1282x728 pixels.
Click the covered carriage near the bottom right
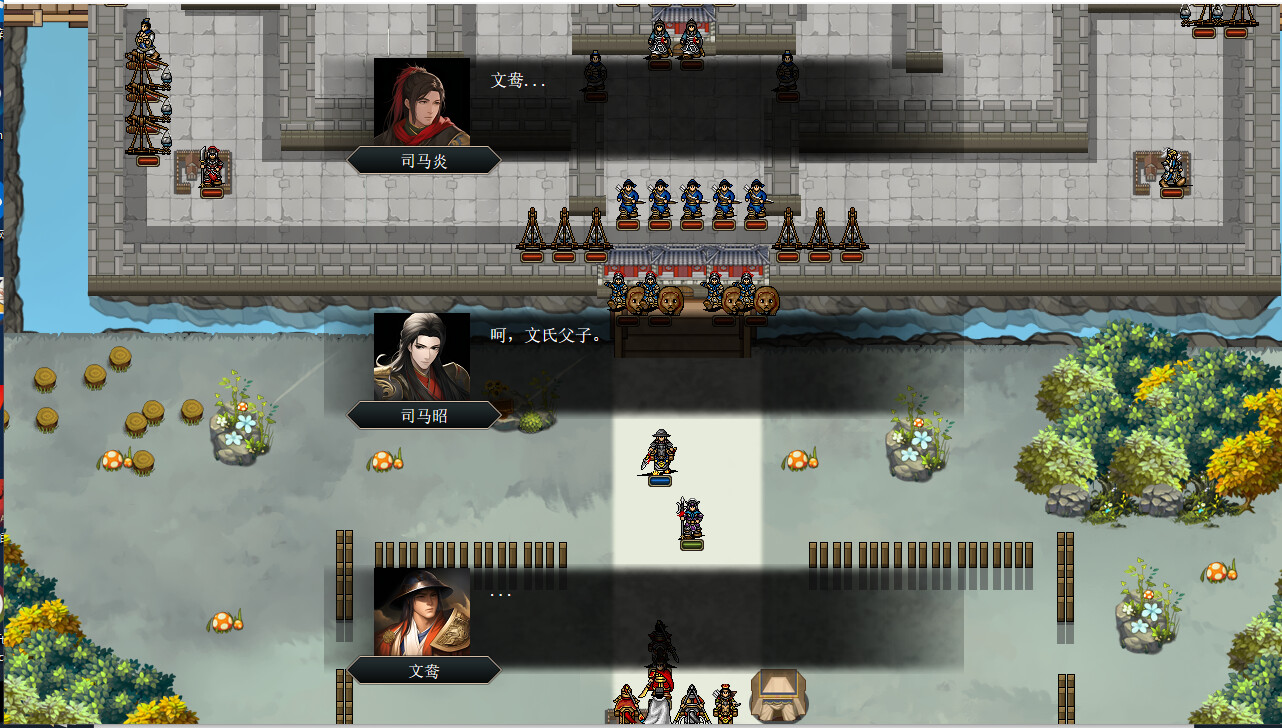click(x=780, y=695)
